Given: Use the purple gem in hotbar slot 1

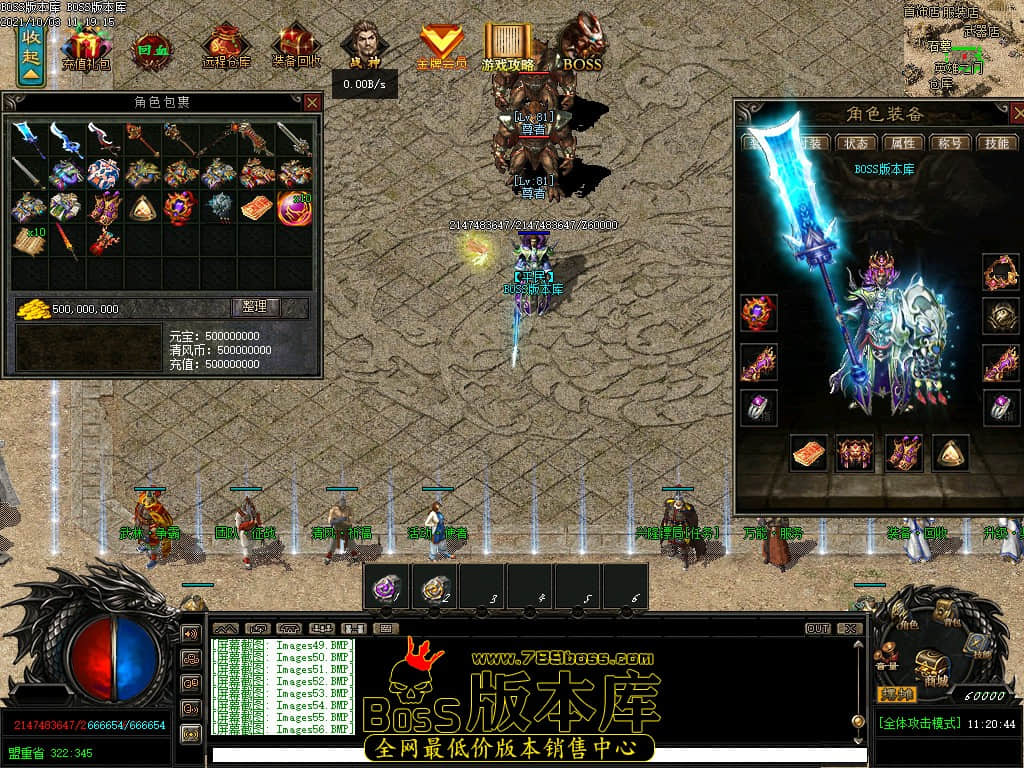Looking at the screenshot, I should [x=385, y=587].
